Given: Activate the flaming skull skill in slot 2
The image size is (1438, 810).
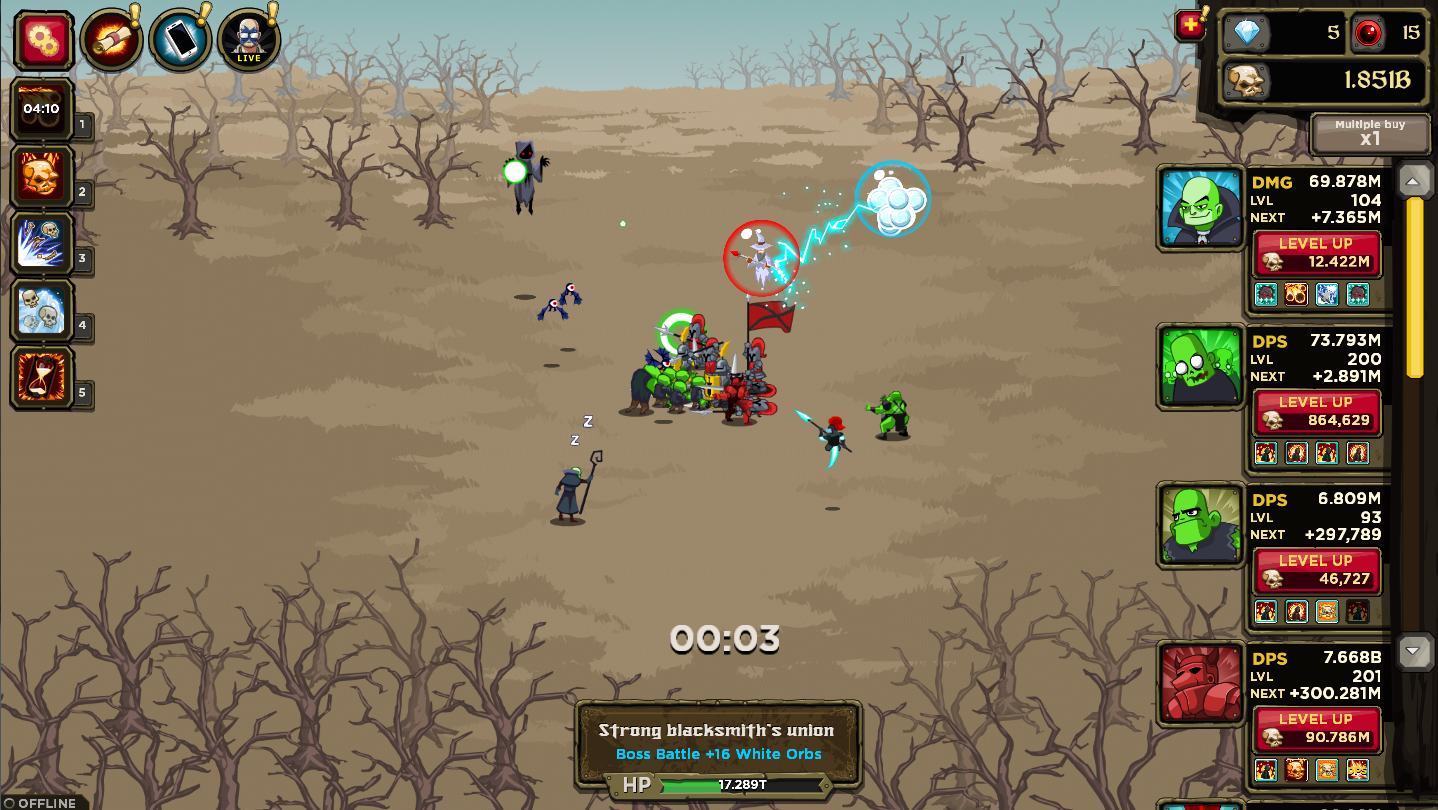Looking at the screenshot, I should coord(41,175).
